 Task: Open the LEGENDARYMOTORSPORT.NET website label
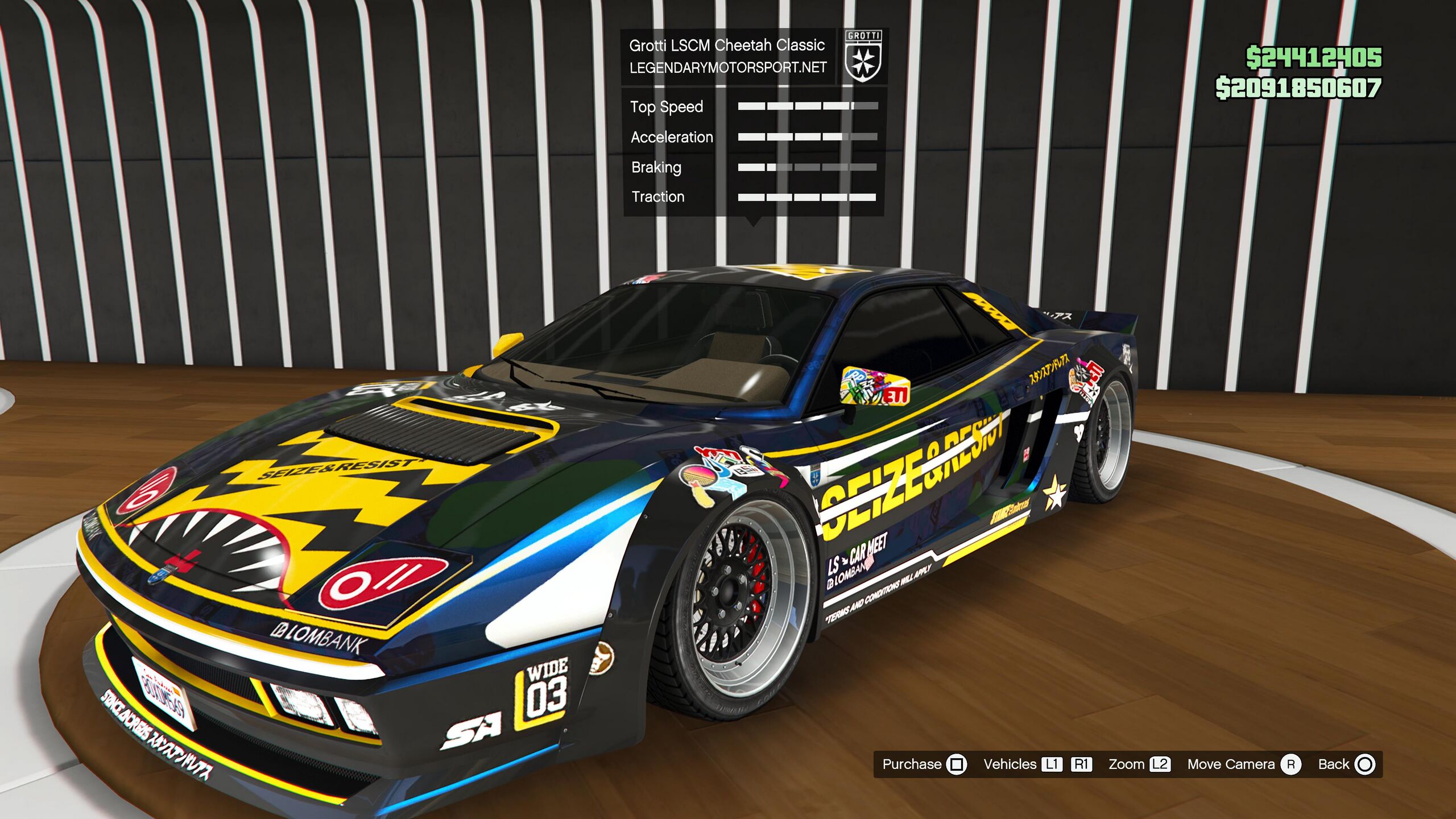(x=727, y=68)
